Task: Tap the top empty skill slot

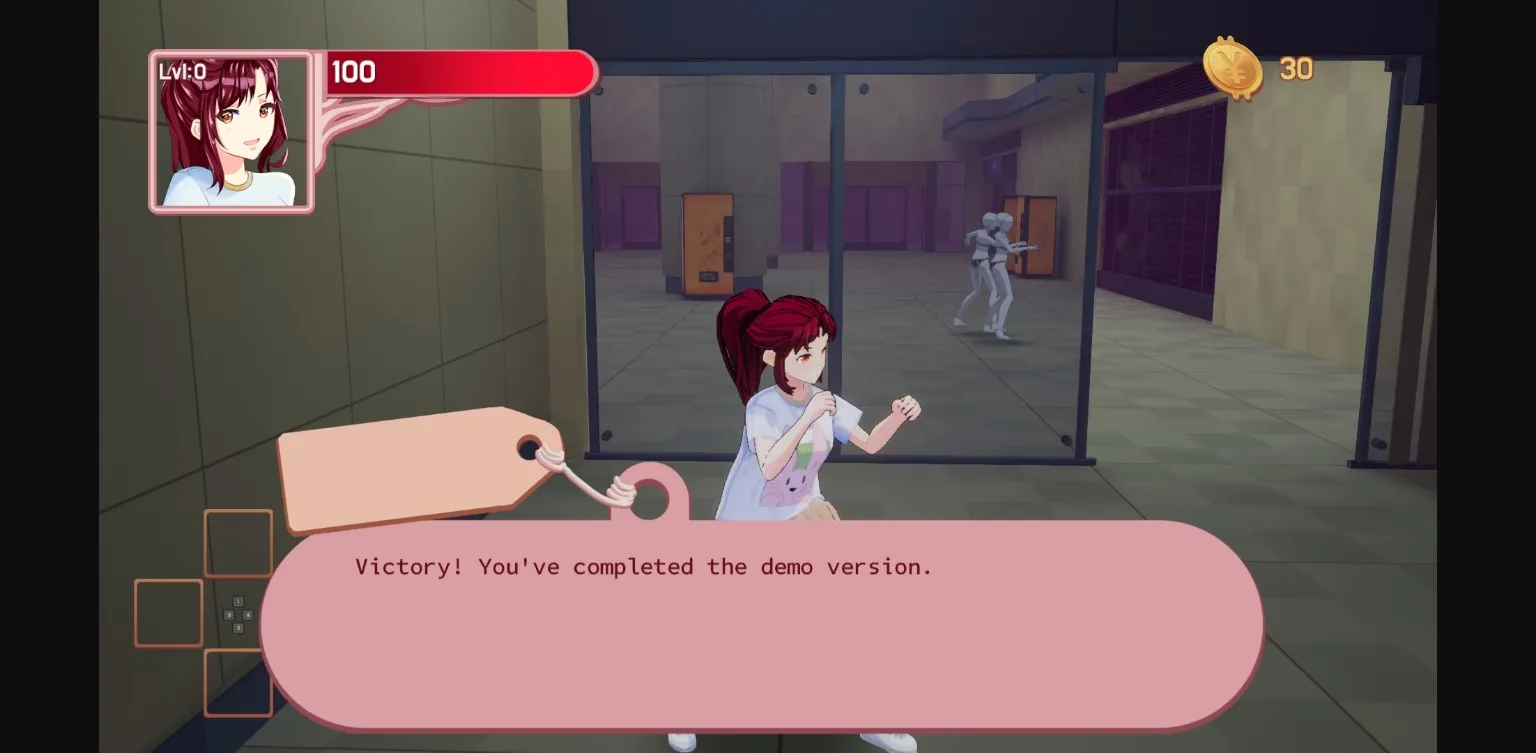Action: 237,543
